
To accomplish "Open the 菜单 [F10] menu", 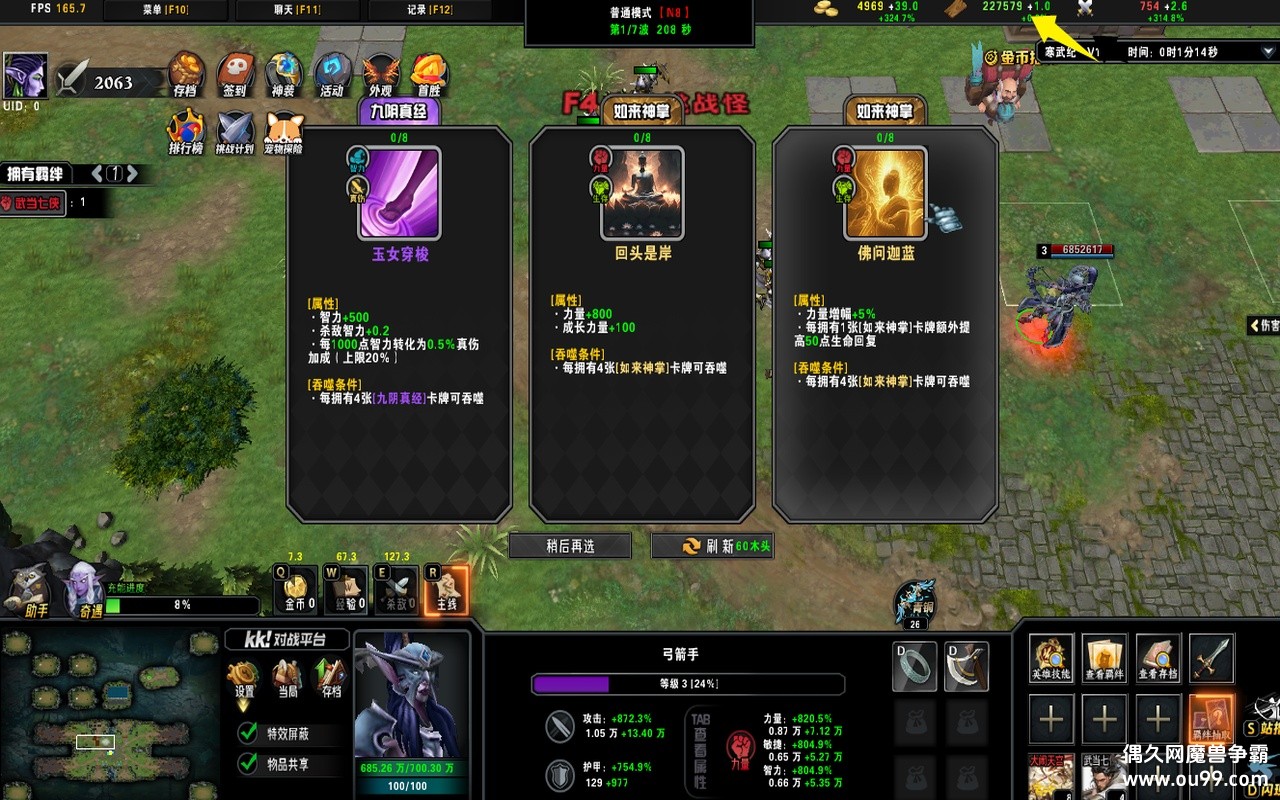I will pos(165,10).
